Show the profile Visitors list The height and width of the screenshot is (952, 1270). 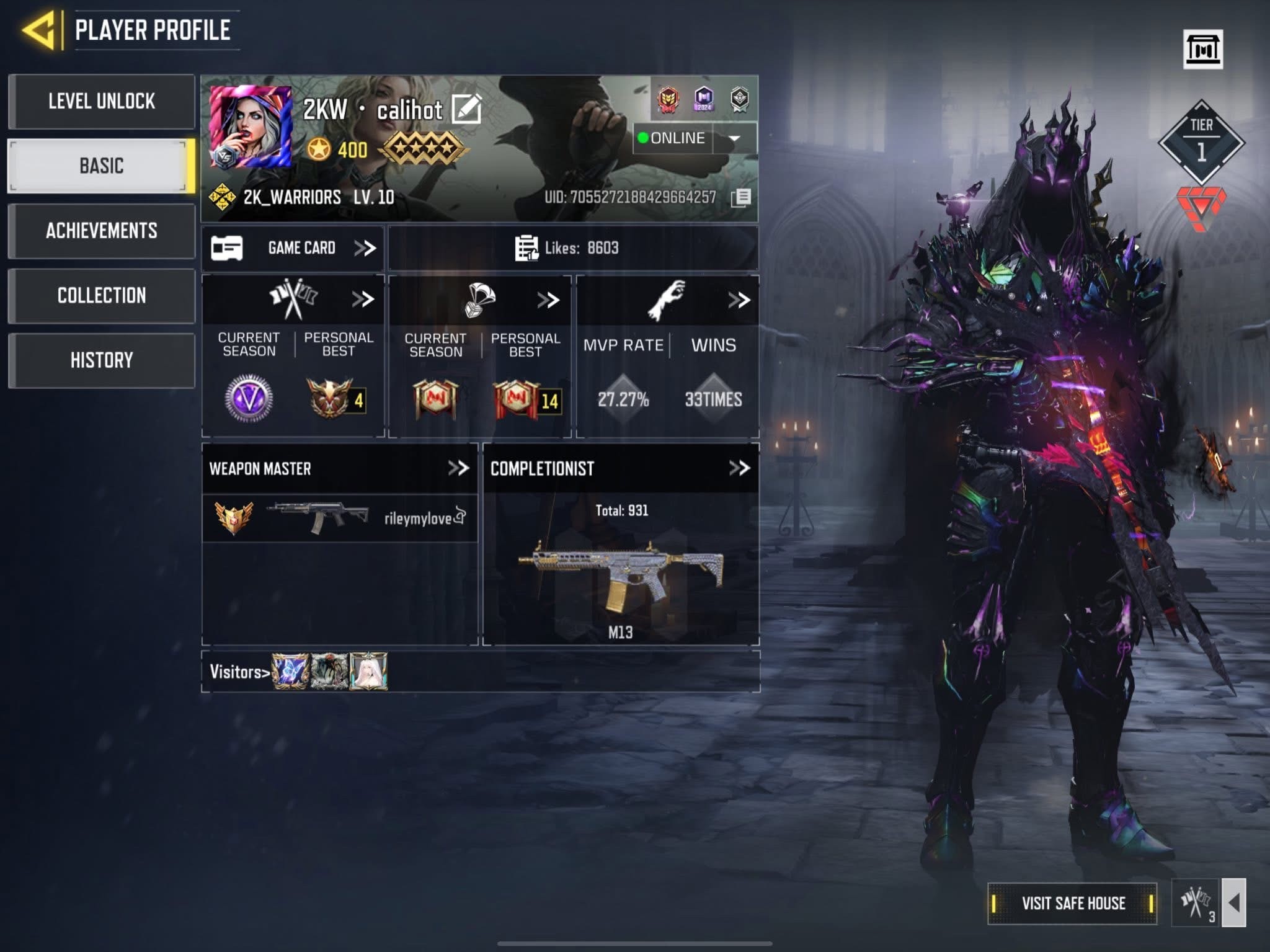pos(239,672)
